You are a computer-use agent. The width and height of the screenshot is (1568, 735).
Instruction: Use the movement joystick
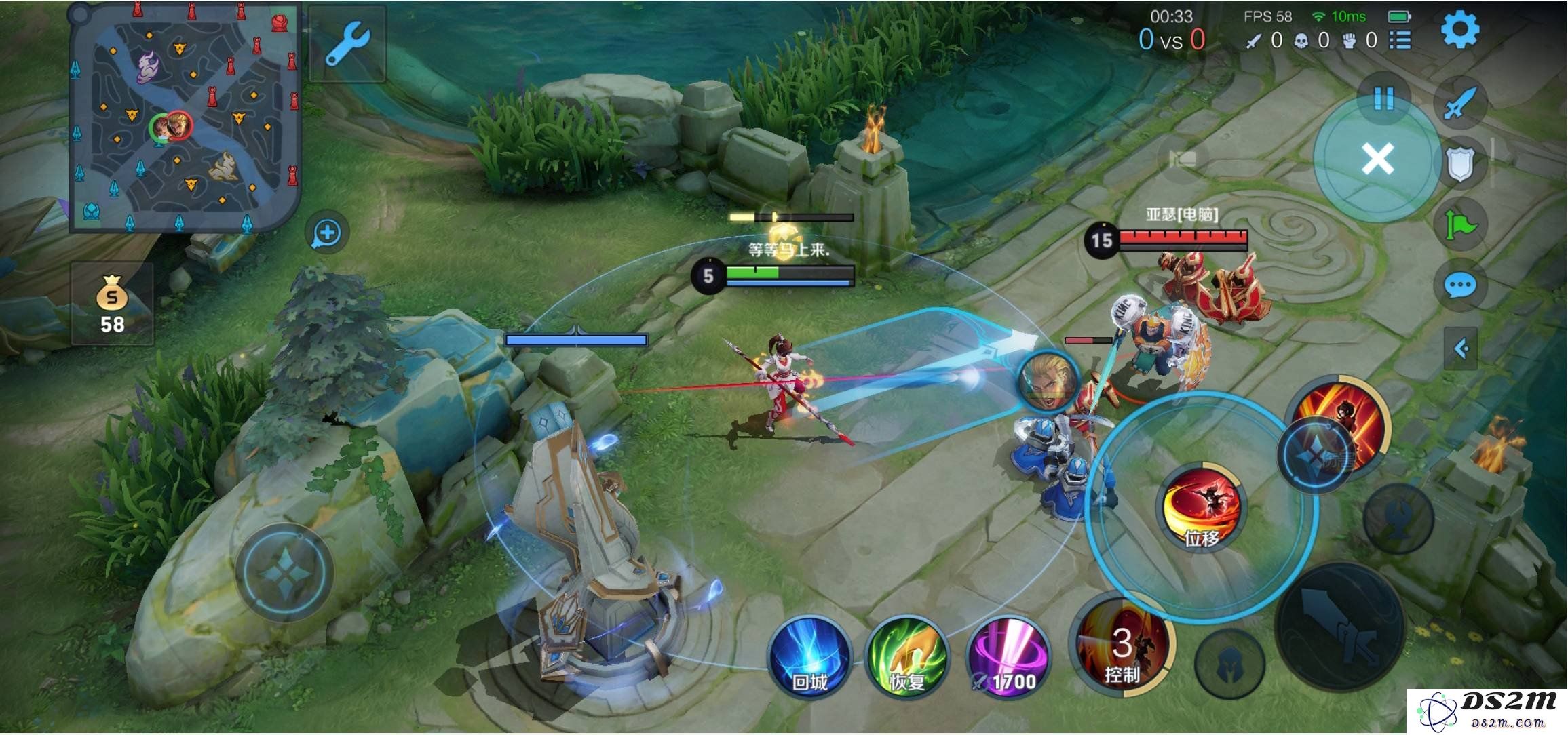pyautogui.click(x=285, y=573)
